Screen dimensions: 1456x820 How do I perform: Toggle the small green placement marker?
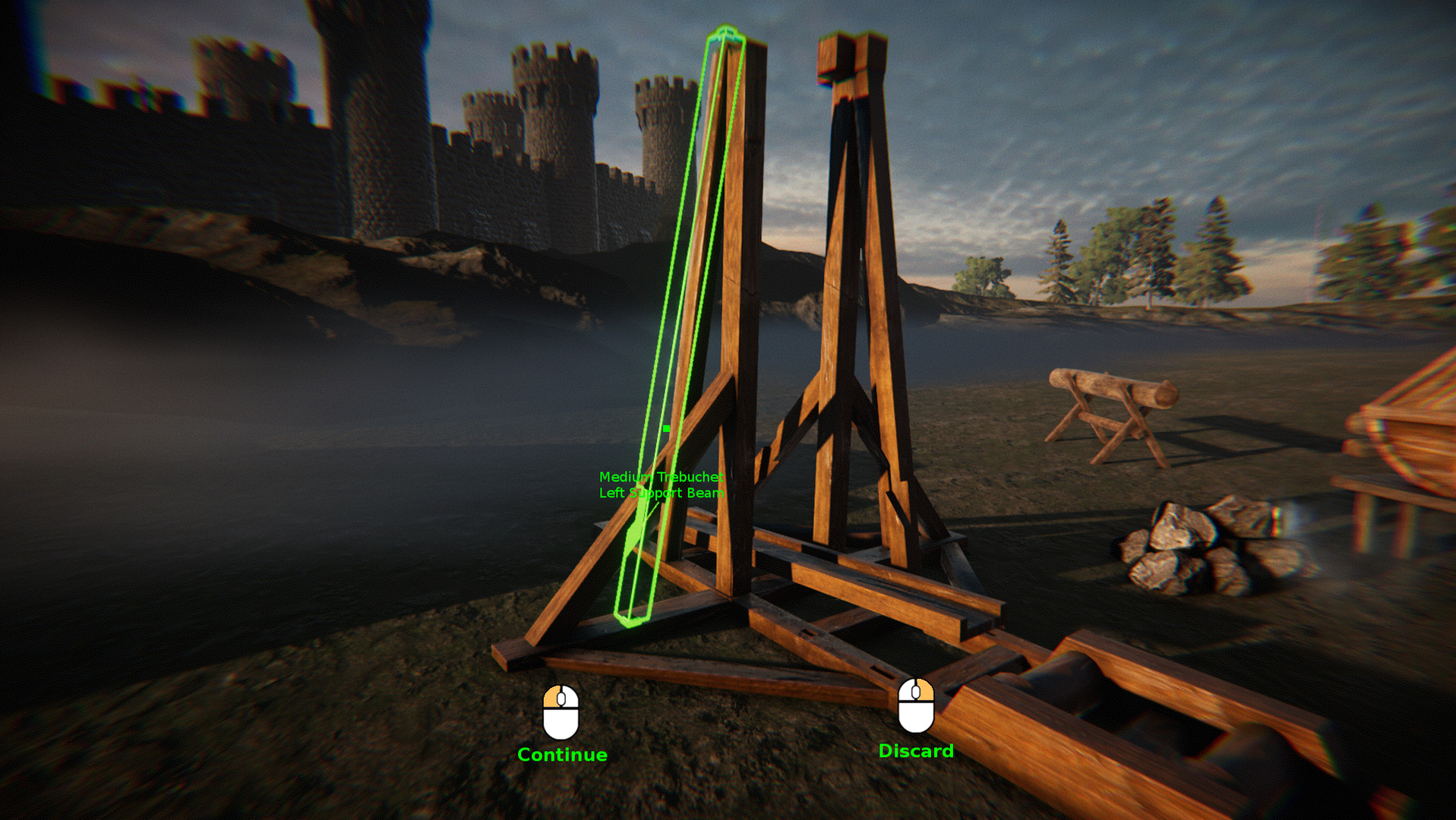pos(665,428)
